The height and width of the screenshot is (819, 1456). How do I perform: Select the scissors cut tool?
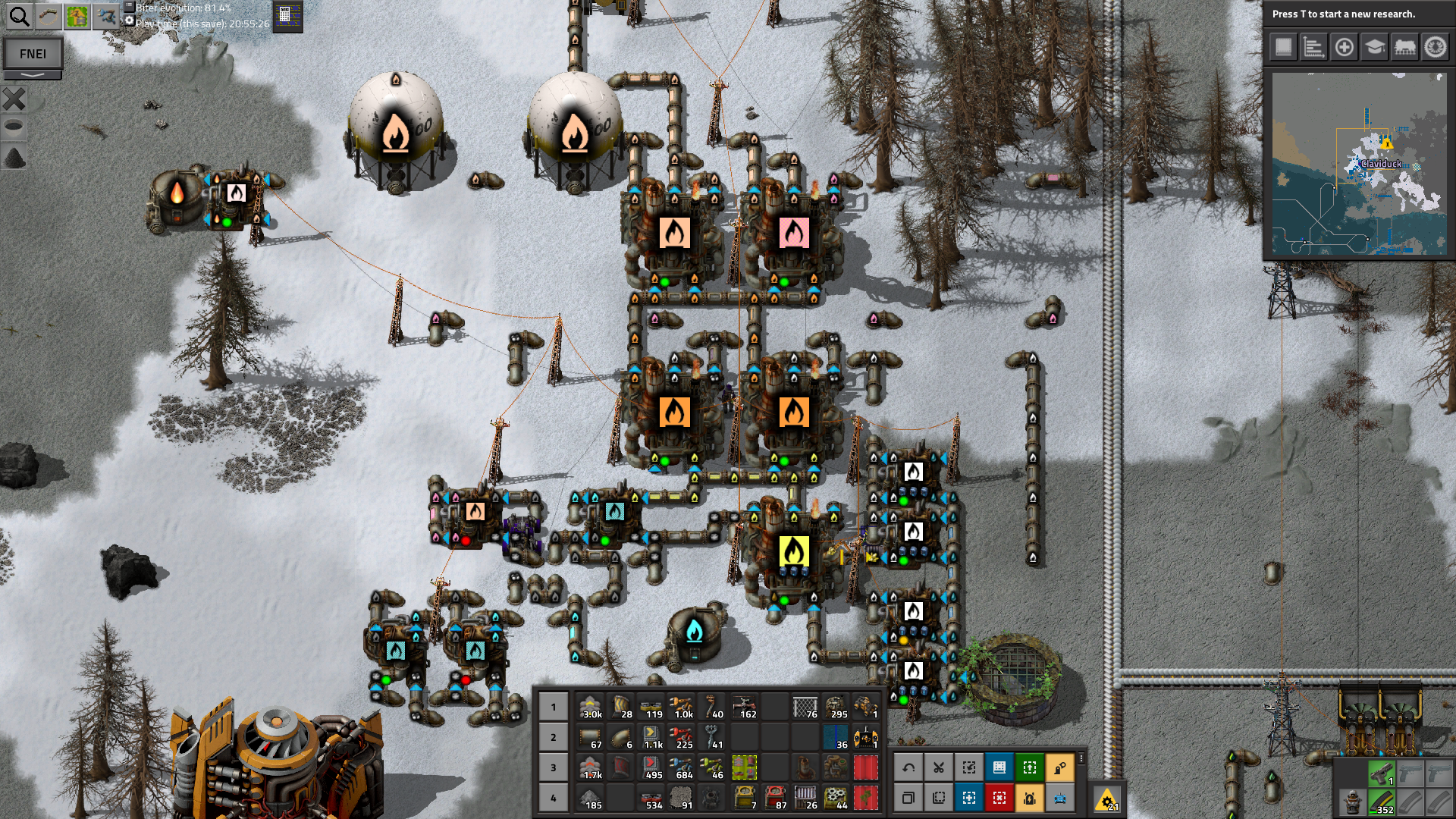(x=939, y=767)
